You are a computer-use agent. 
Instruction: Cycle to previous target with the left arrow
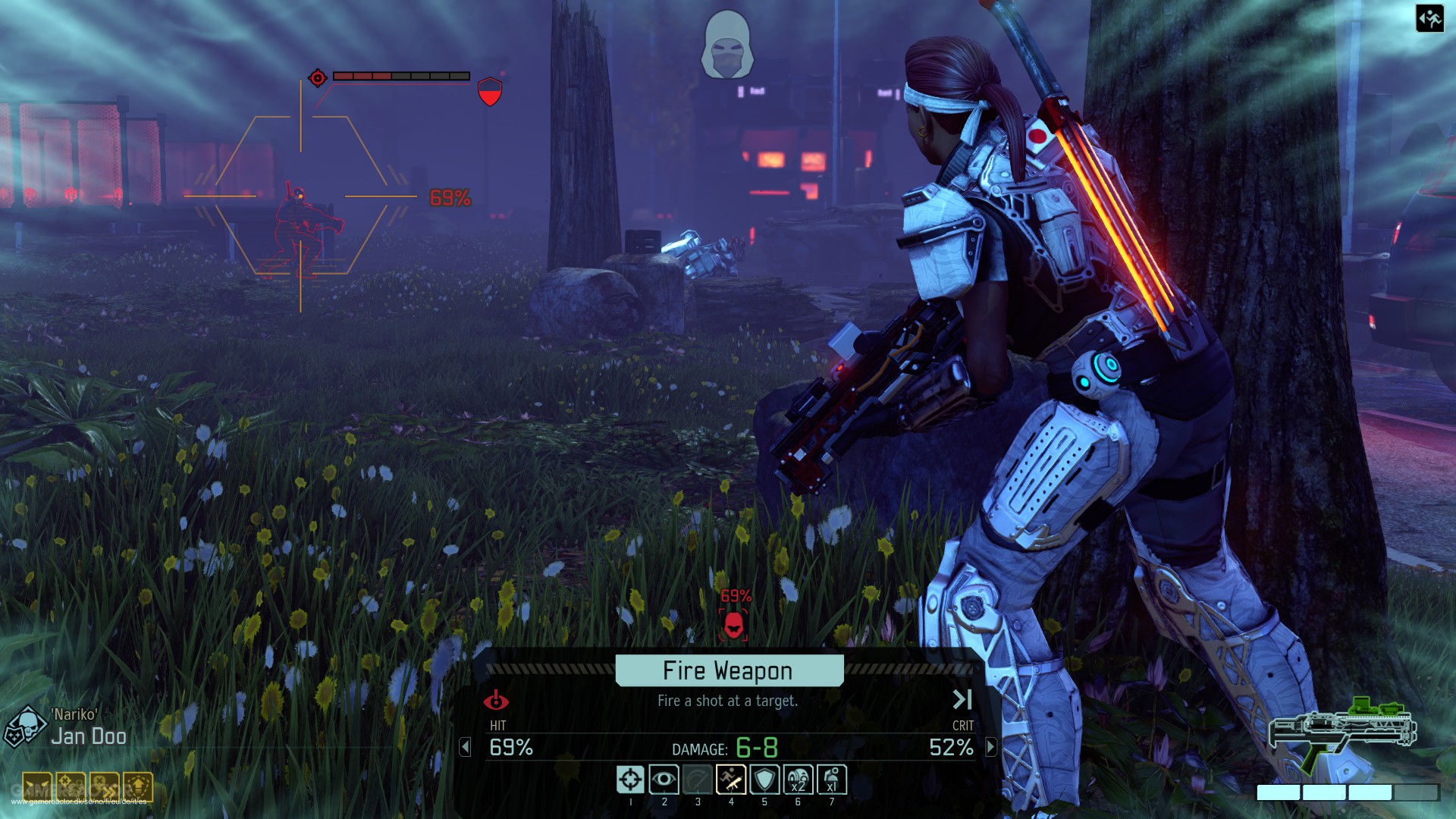tap(465, 748)
